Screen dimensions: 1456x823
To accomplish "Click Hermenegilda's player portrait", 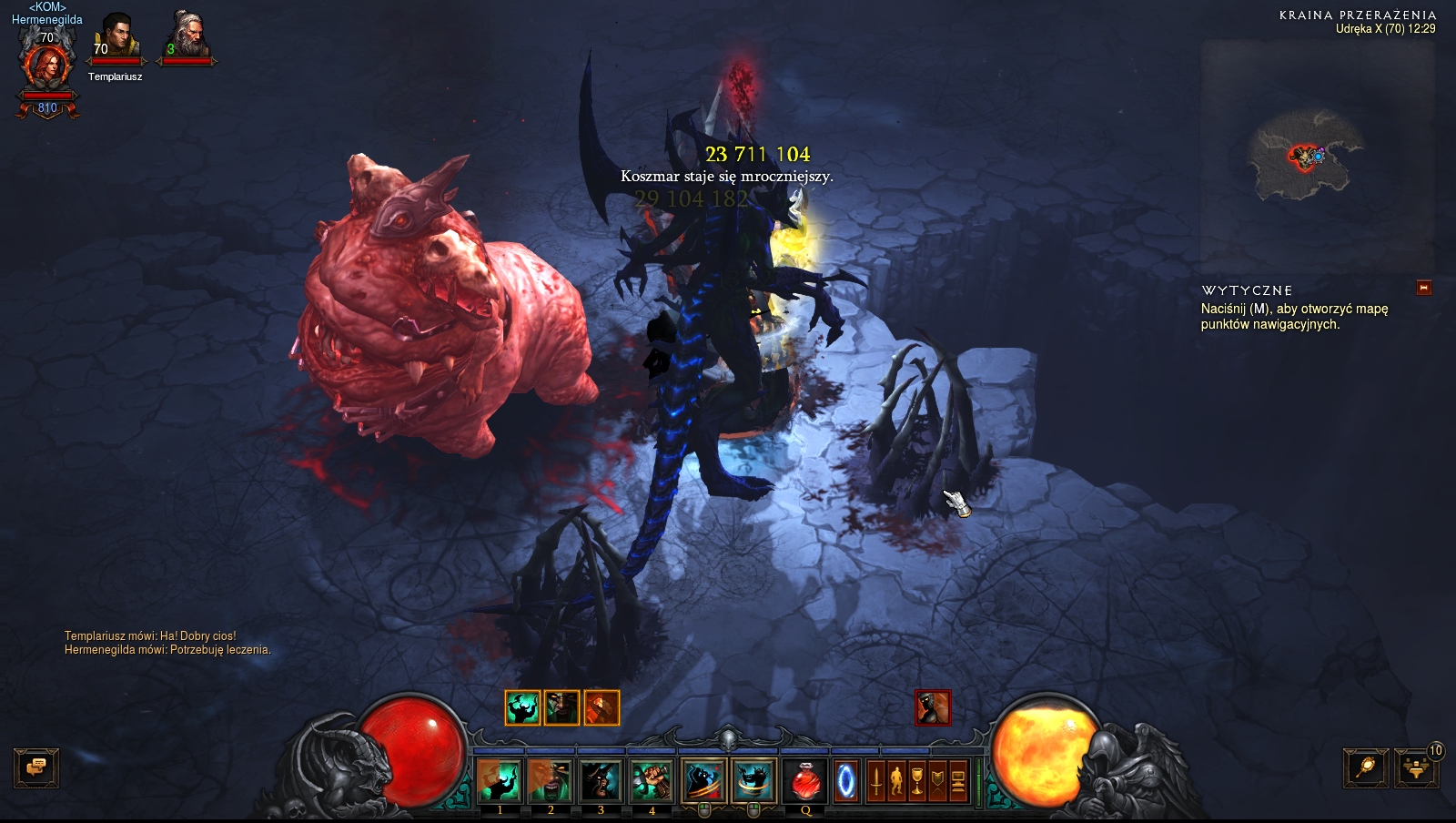I will coord(47,66).
